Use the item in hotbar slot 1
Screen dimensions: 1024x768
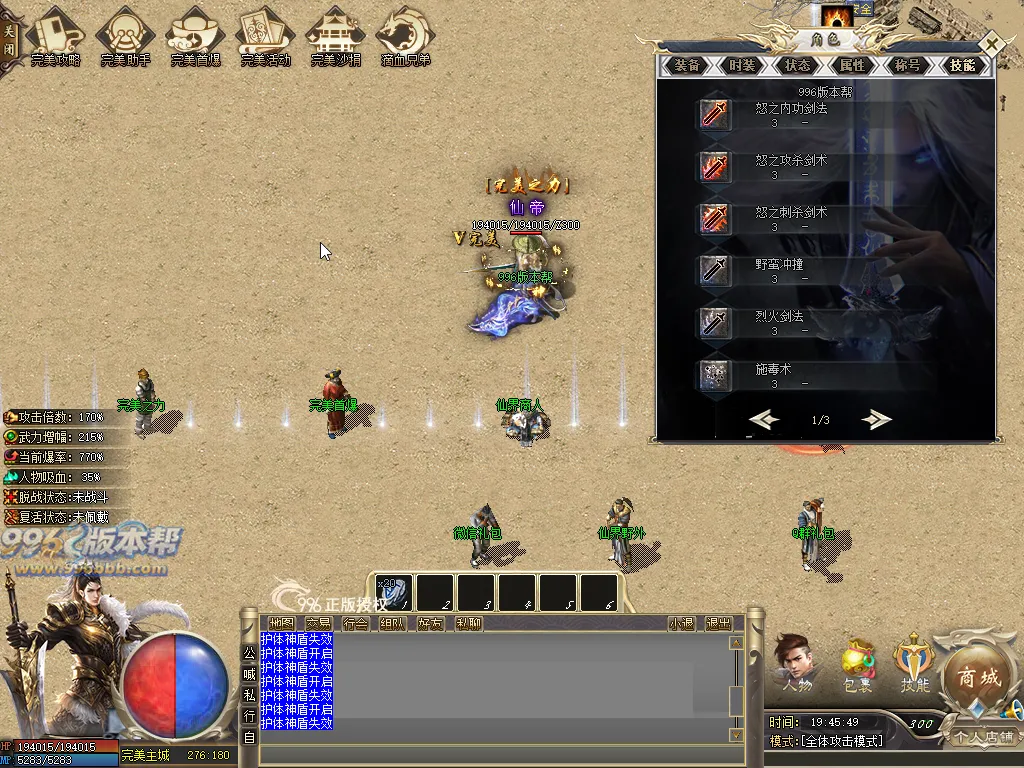click(394, 593)
